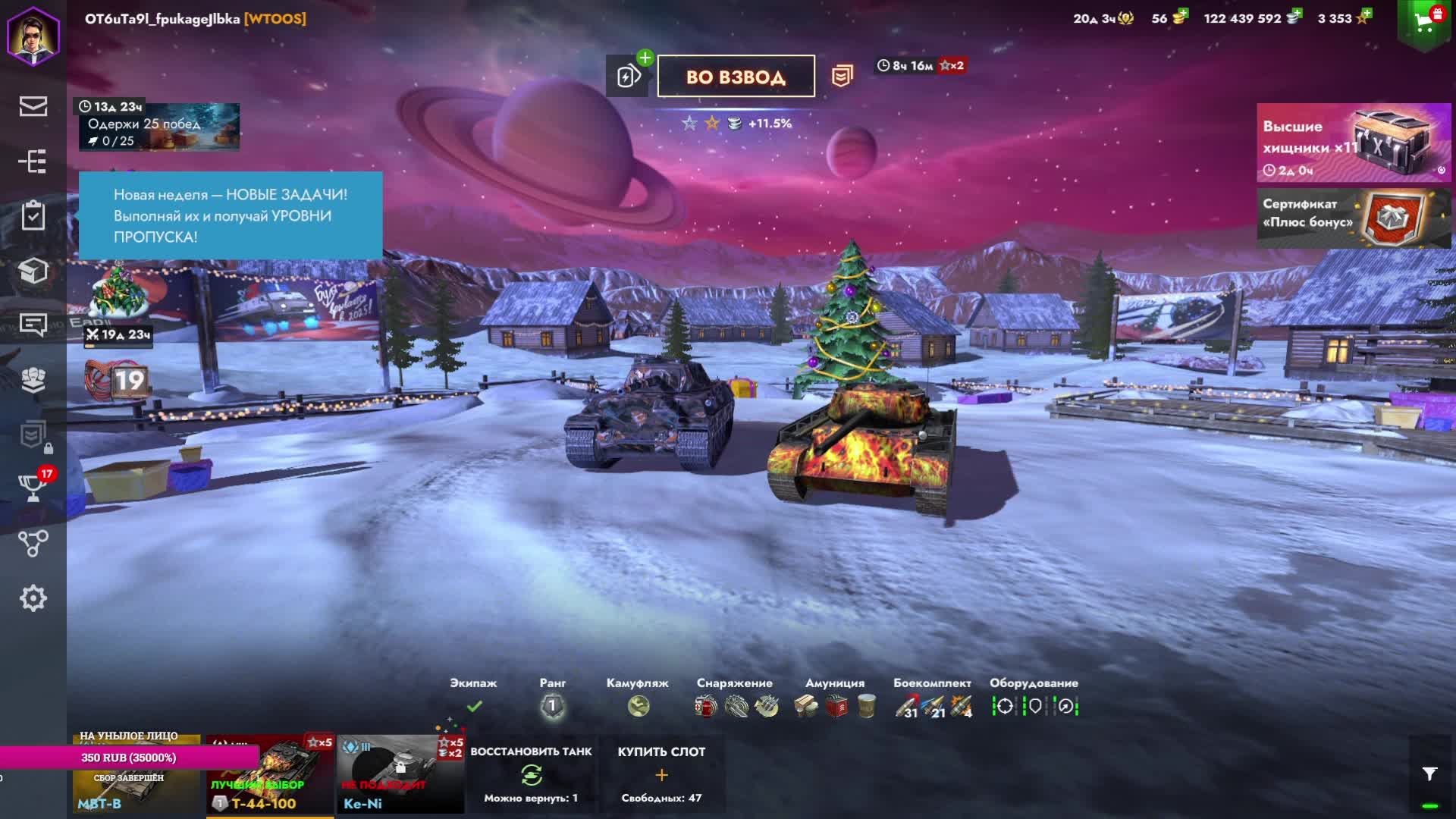Click КУПИТЬ СЛОТ to buy a slot

[661, 775]
